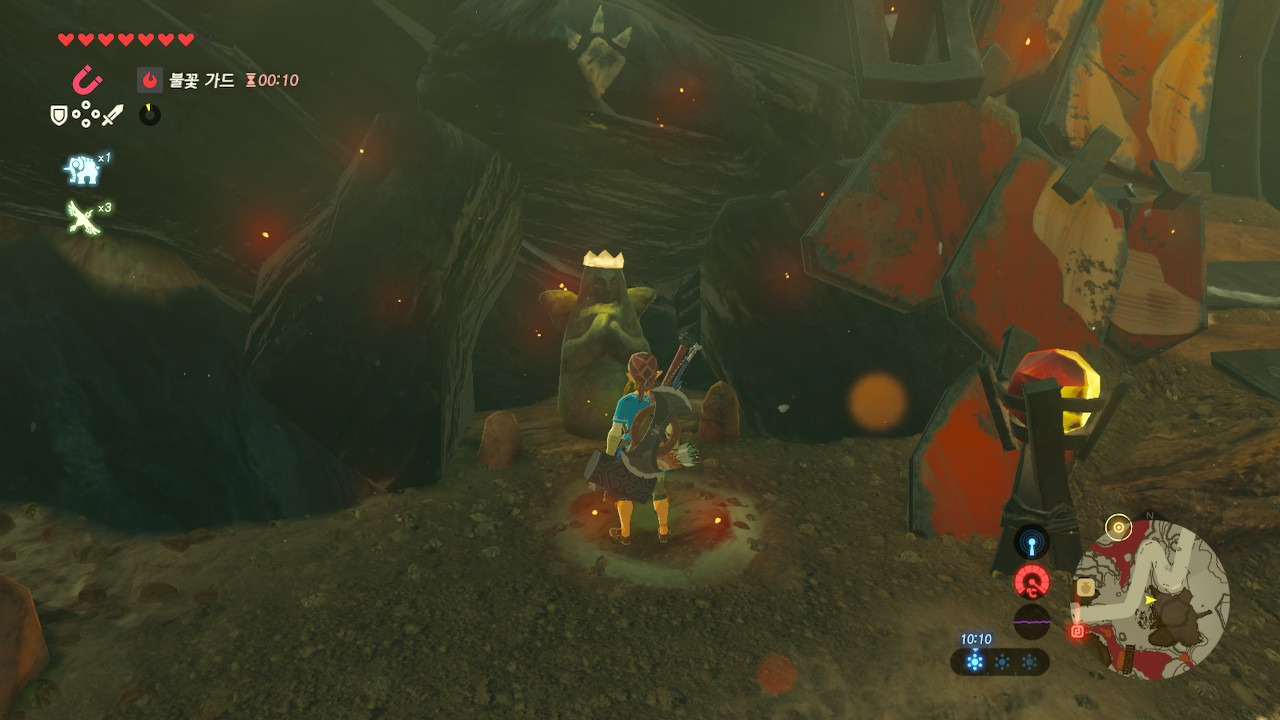Select the pot-shaped marker on minimap
The height and width of the screenshot is (720, 1280).
point(1085,590)
